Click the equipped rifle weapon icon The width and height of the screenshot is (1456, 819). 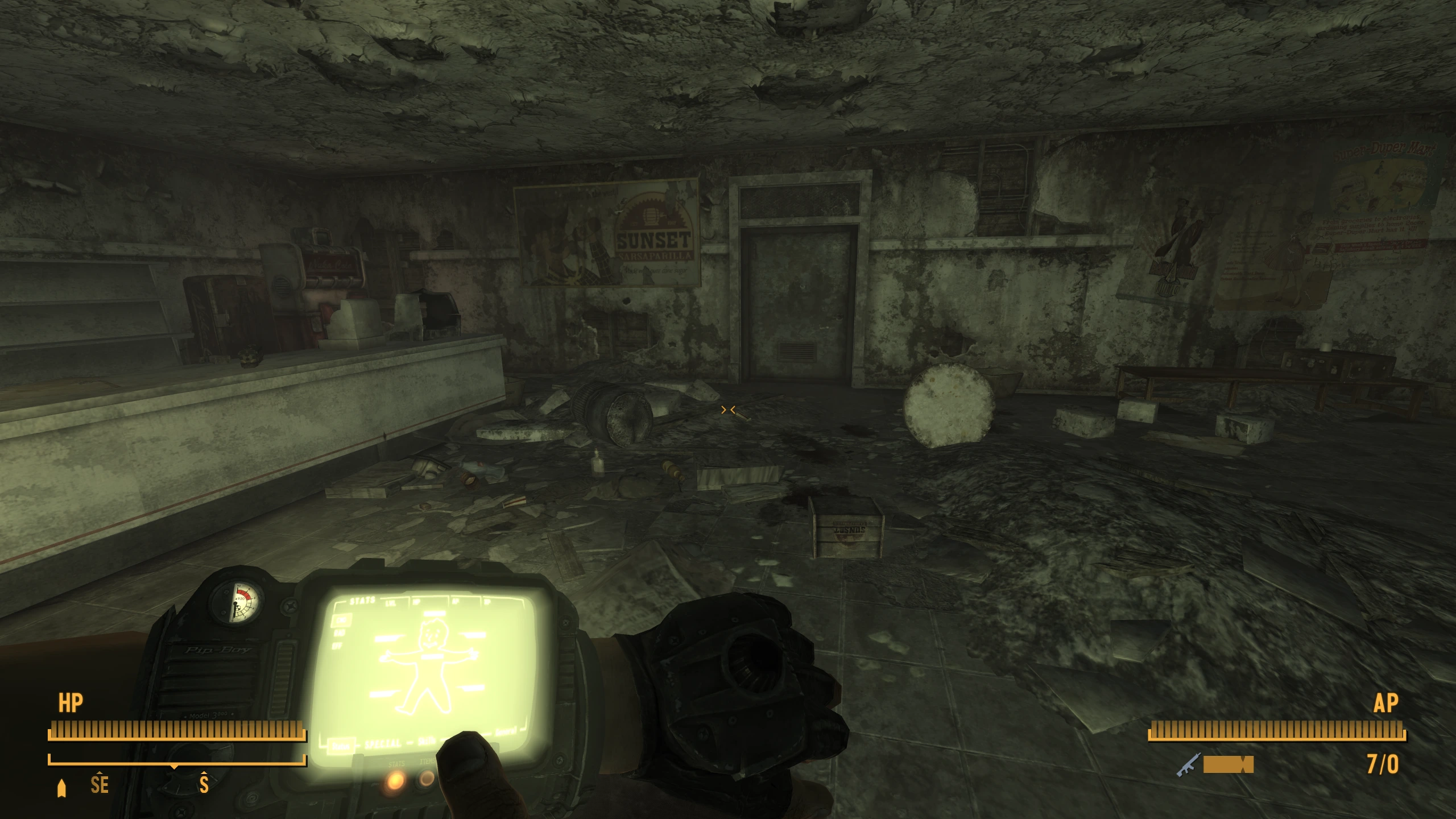pyautogui.click(x=1189, y=764)
